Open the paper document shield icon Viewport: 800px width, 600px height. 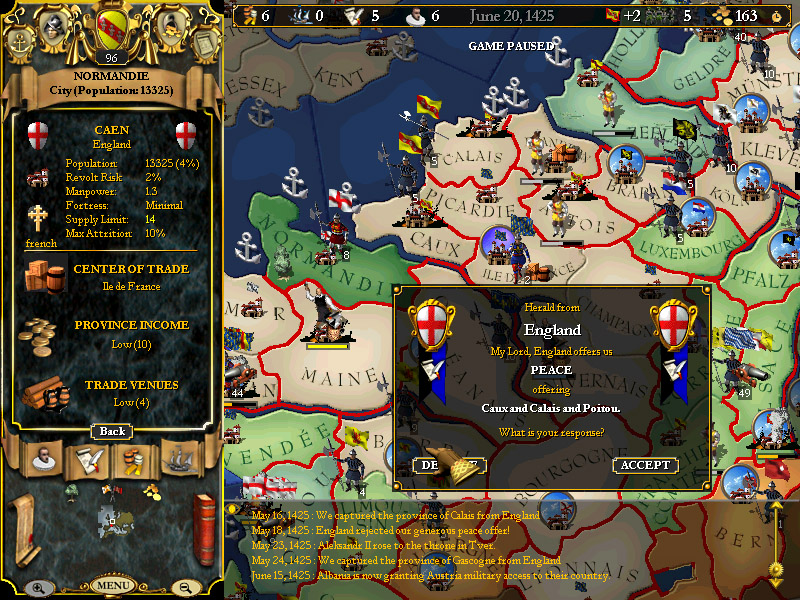click(205, 43)
